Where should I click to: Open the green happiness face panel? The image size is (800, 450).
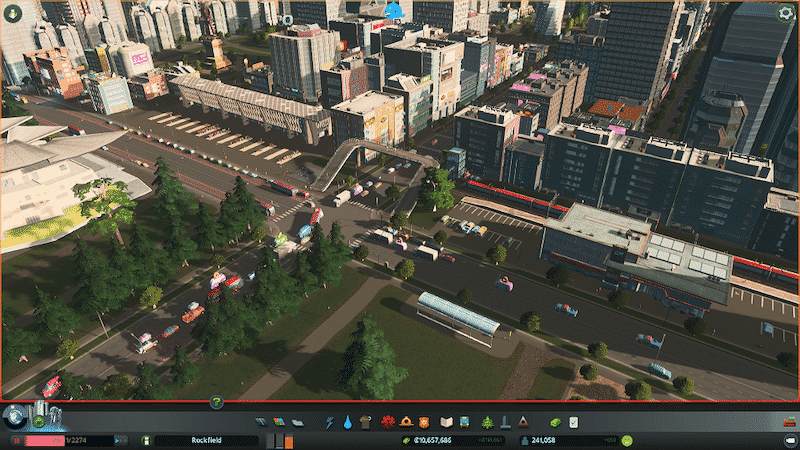626,440
